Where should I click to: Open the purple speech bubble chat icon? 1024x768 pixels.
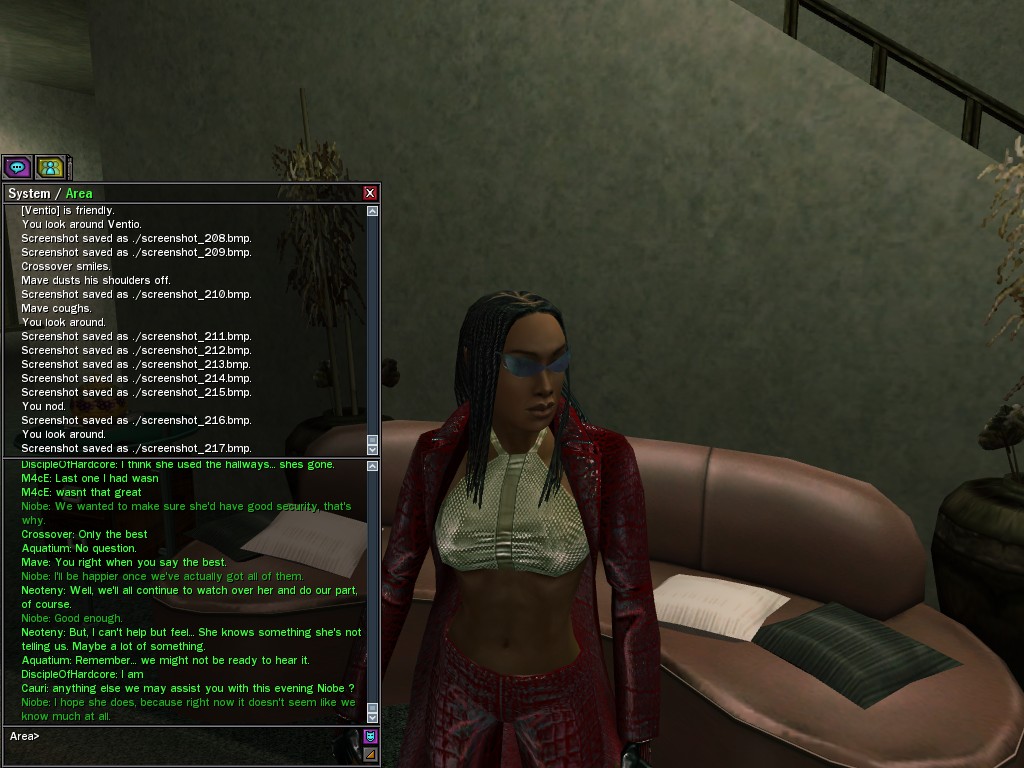point(17,167)
